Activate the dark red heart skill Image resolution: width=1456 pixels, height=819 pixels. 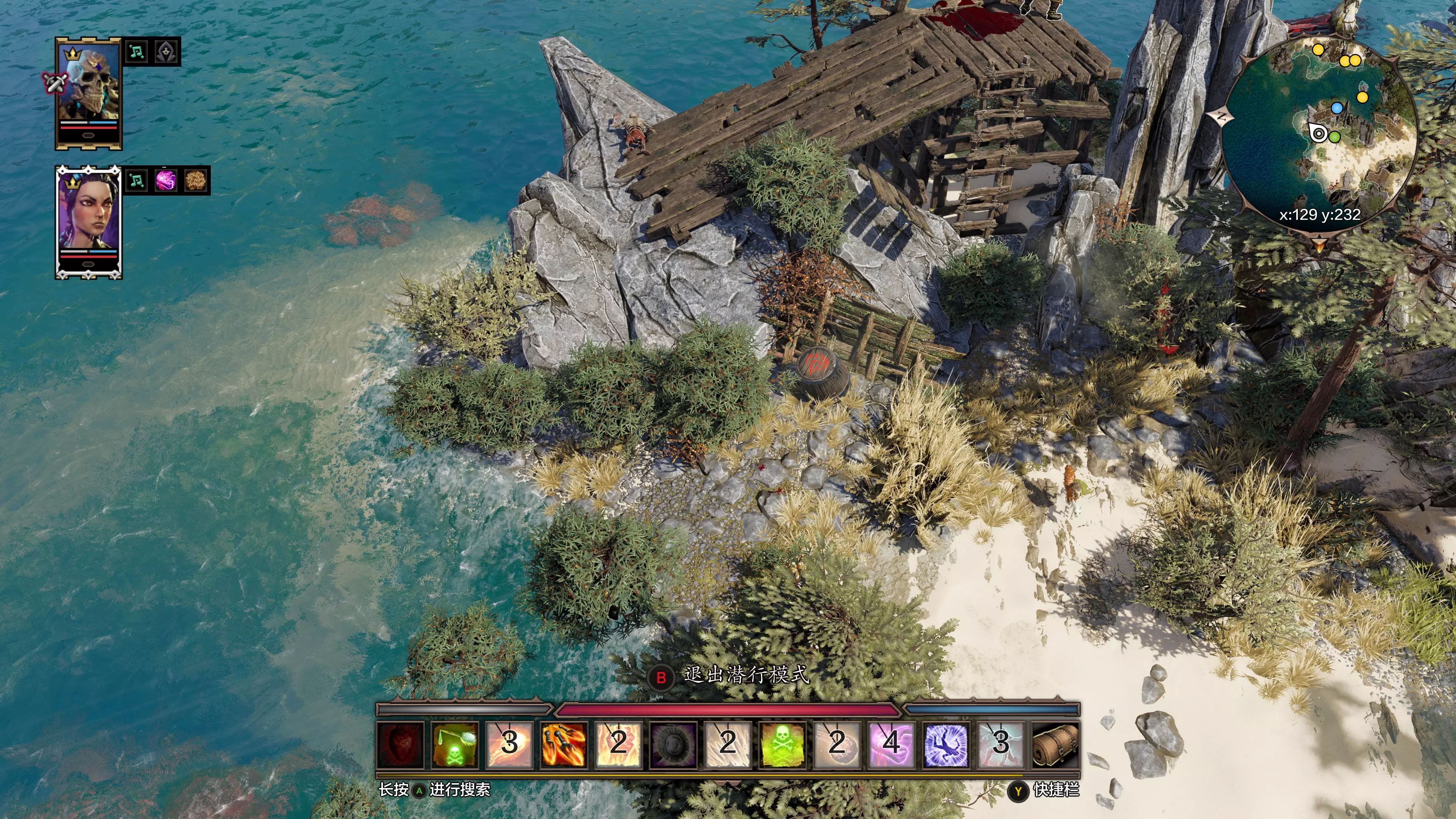coord(400,744)
